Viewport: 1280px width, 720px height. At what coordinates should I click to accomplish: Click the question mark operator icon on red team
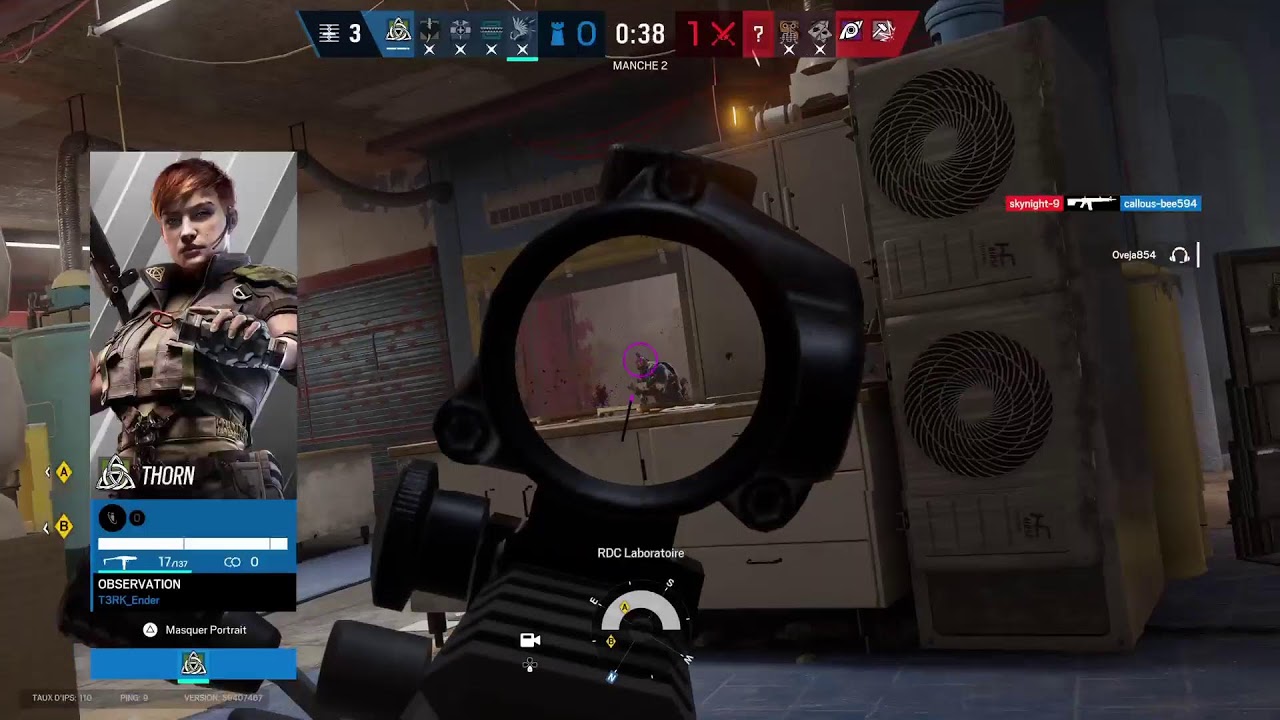758,34
